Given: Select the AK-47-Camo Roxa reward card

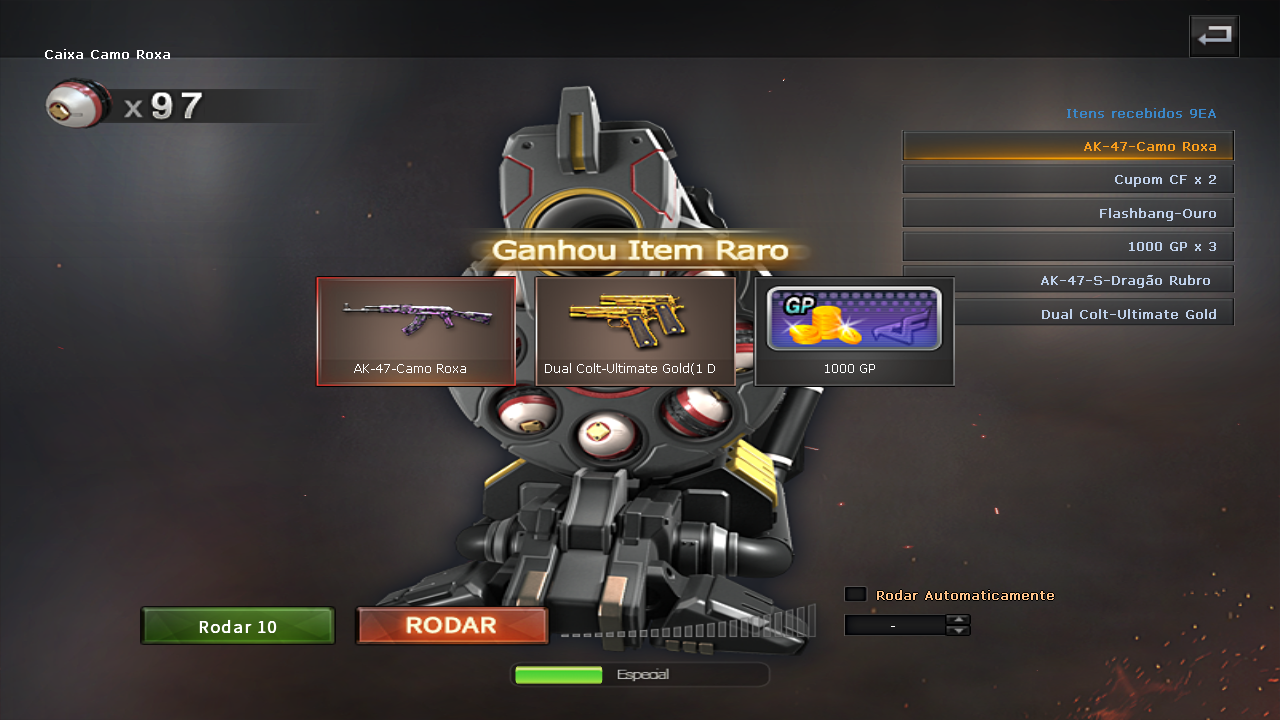Looking at the screenshot, I should (416, 331).
